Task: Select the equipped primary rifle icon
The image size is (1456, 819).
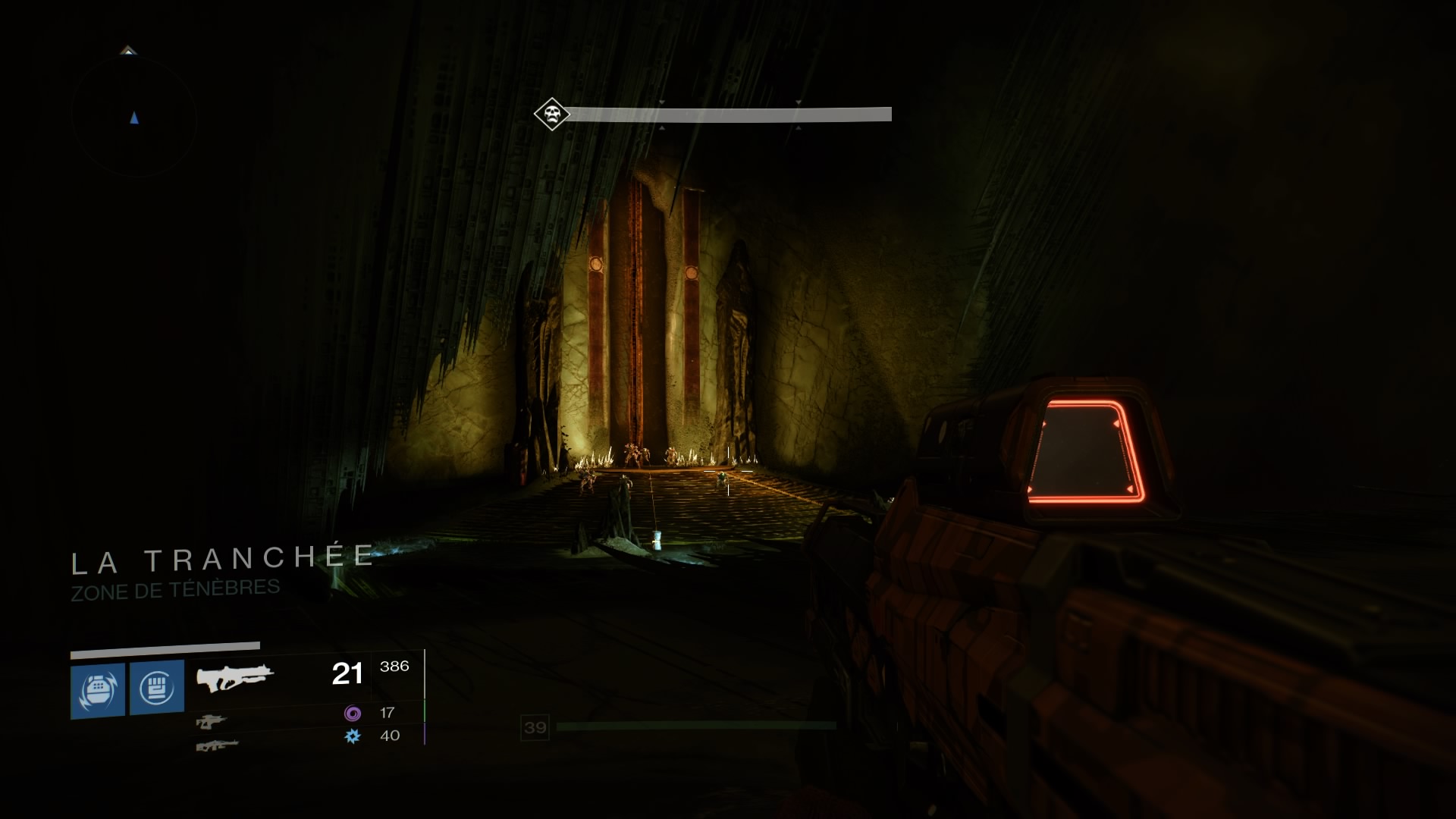Action: pyautogui.click(x=234, y=676)
